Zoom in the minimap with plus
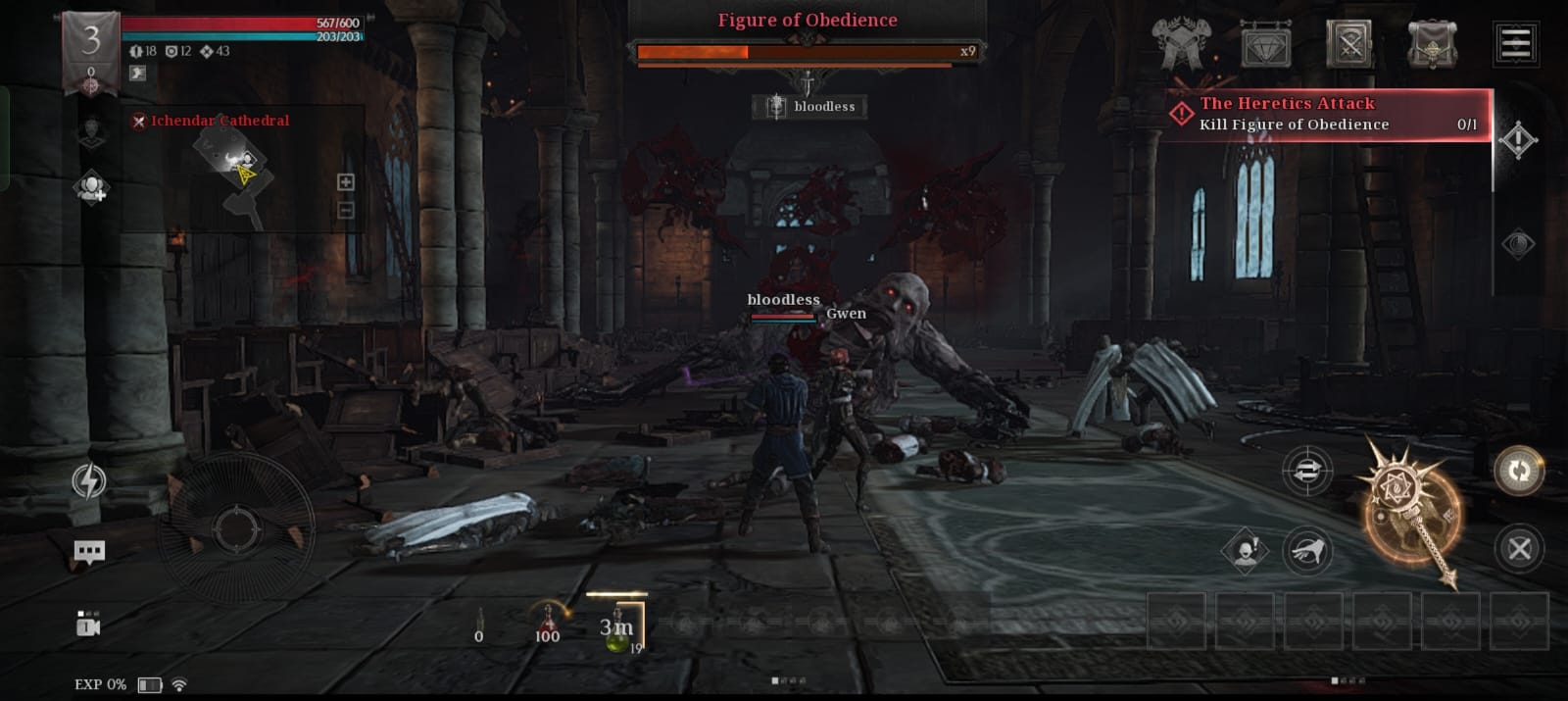This screenshot has width=1568, height=701. (346, 182)
